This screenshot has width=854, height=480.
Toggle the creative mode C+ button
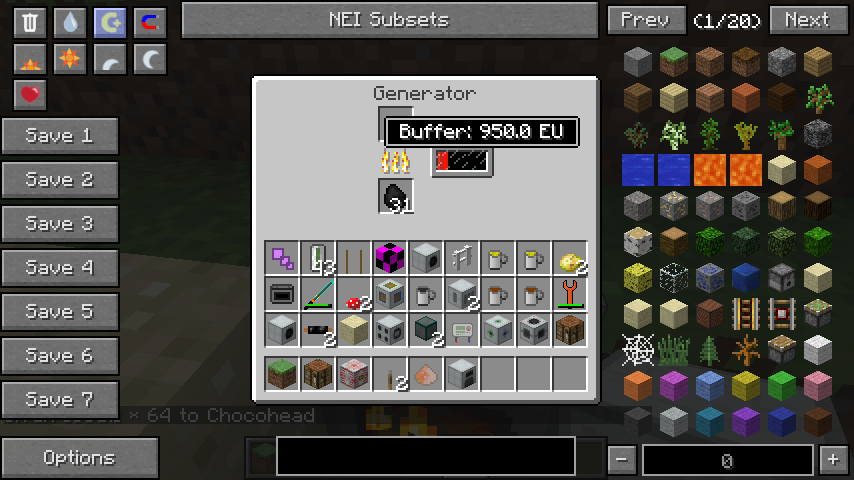[x=110, y=23]
